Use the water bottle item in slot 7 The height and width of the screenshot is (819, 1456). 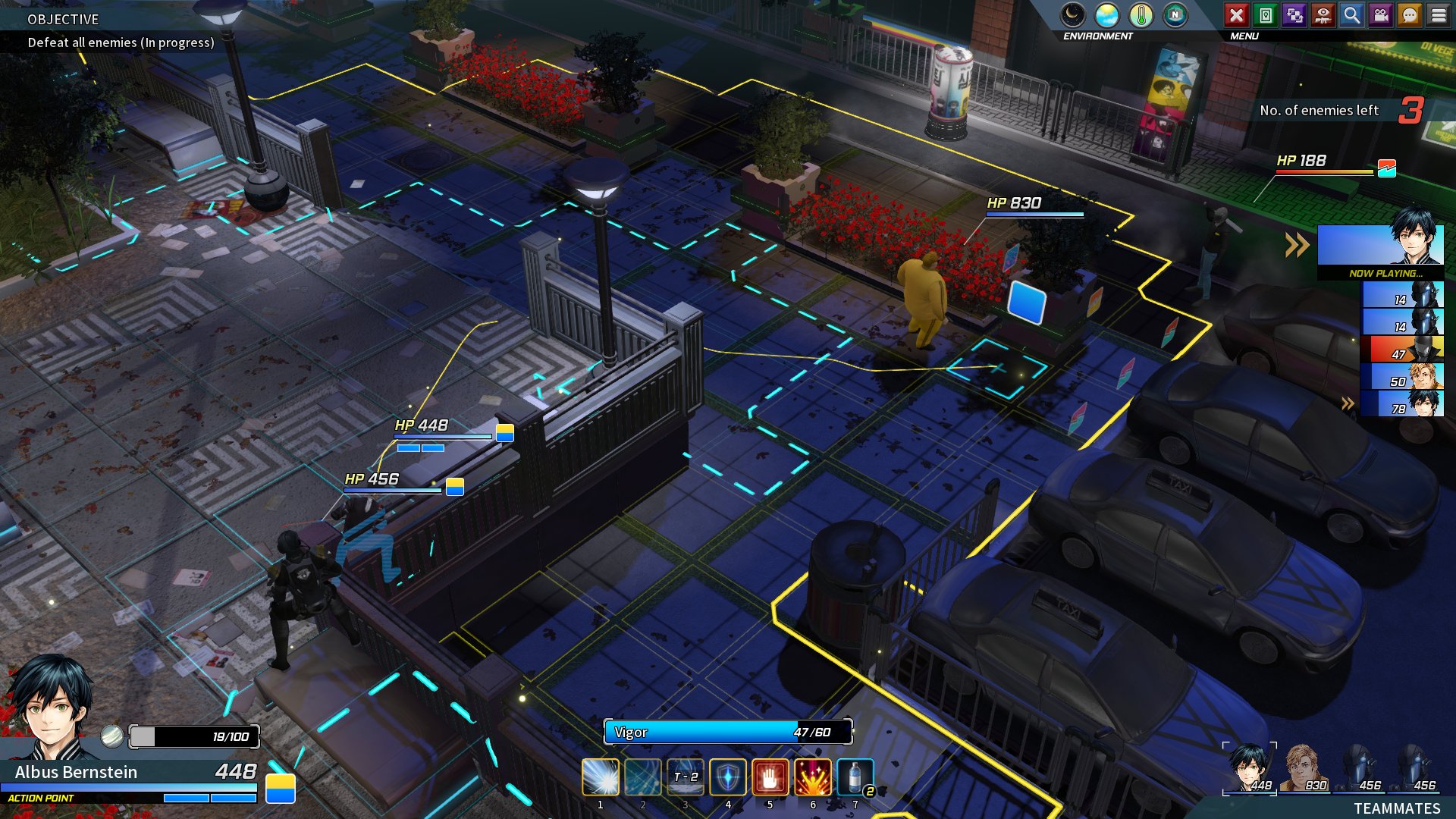pos(855,776)
